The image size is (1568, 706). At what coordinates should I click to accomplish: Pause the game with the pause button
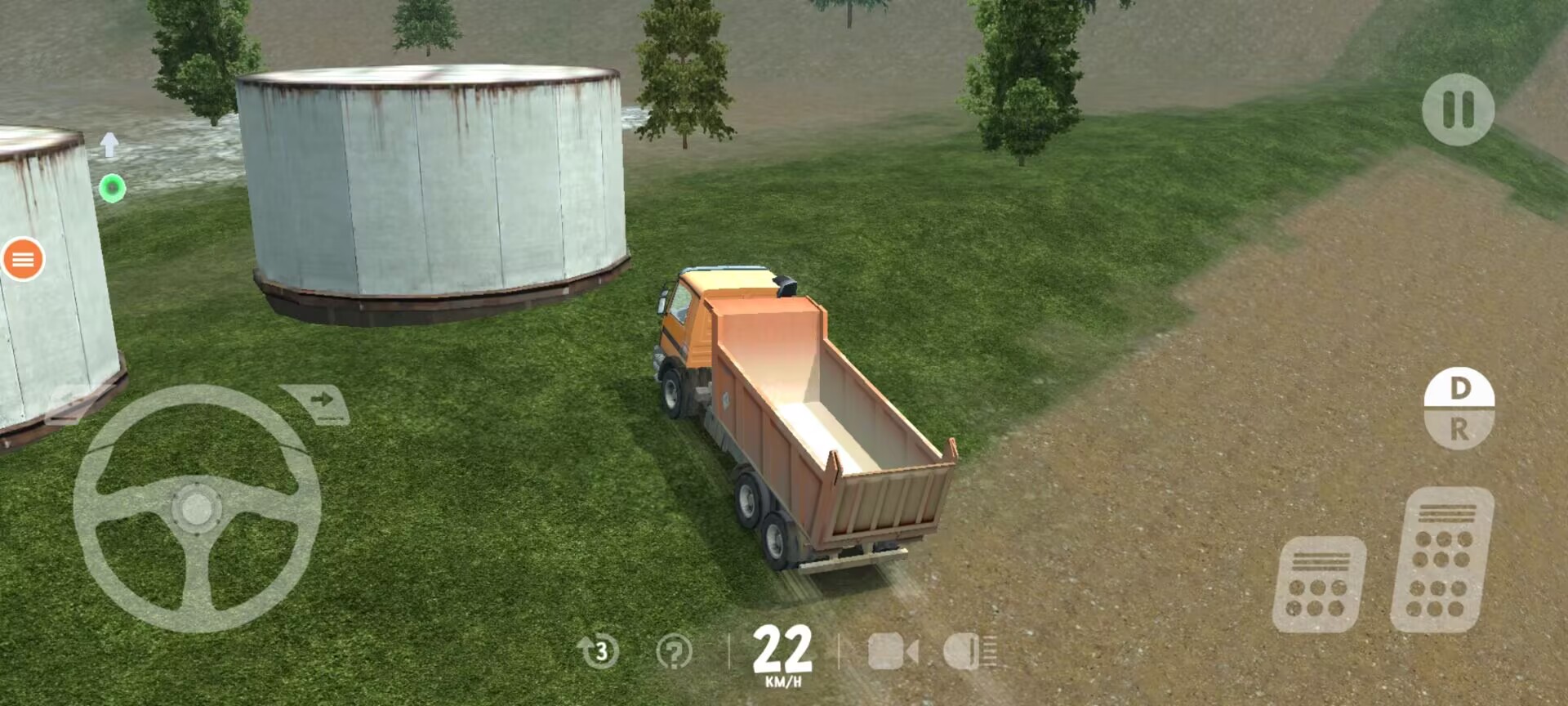(x=1458, y=109)
